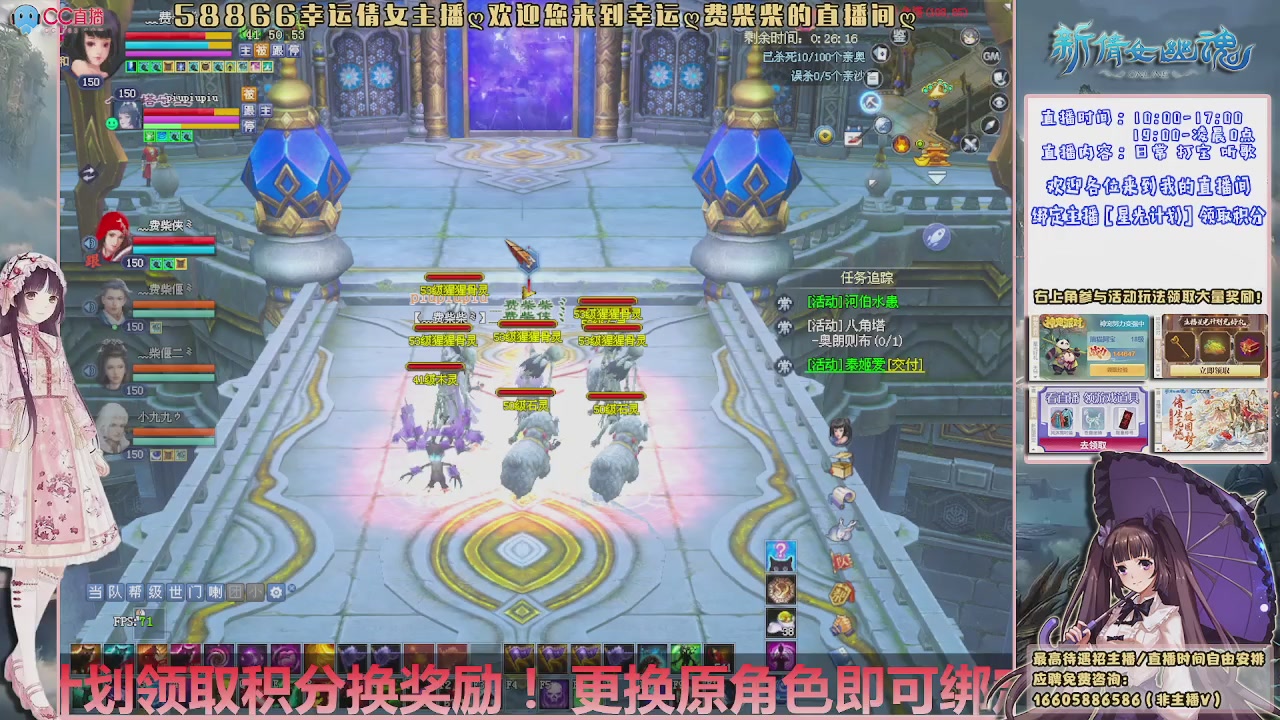Open the globe world map icon

(883, 124)
